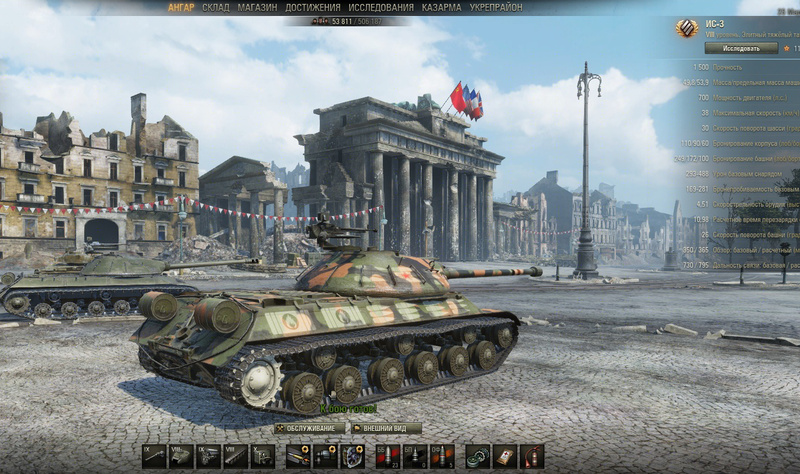Viewport: 800px width, 474px height.
Task: Switch to the Склад tab
Action: click(x=215, y=7)
